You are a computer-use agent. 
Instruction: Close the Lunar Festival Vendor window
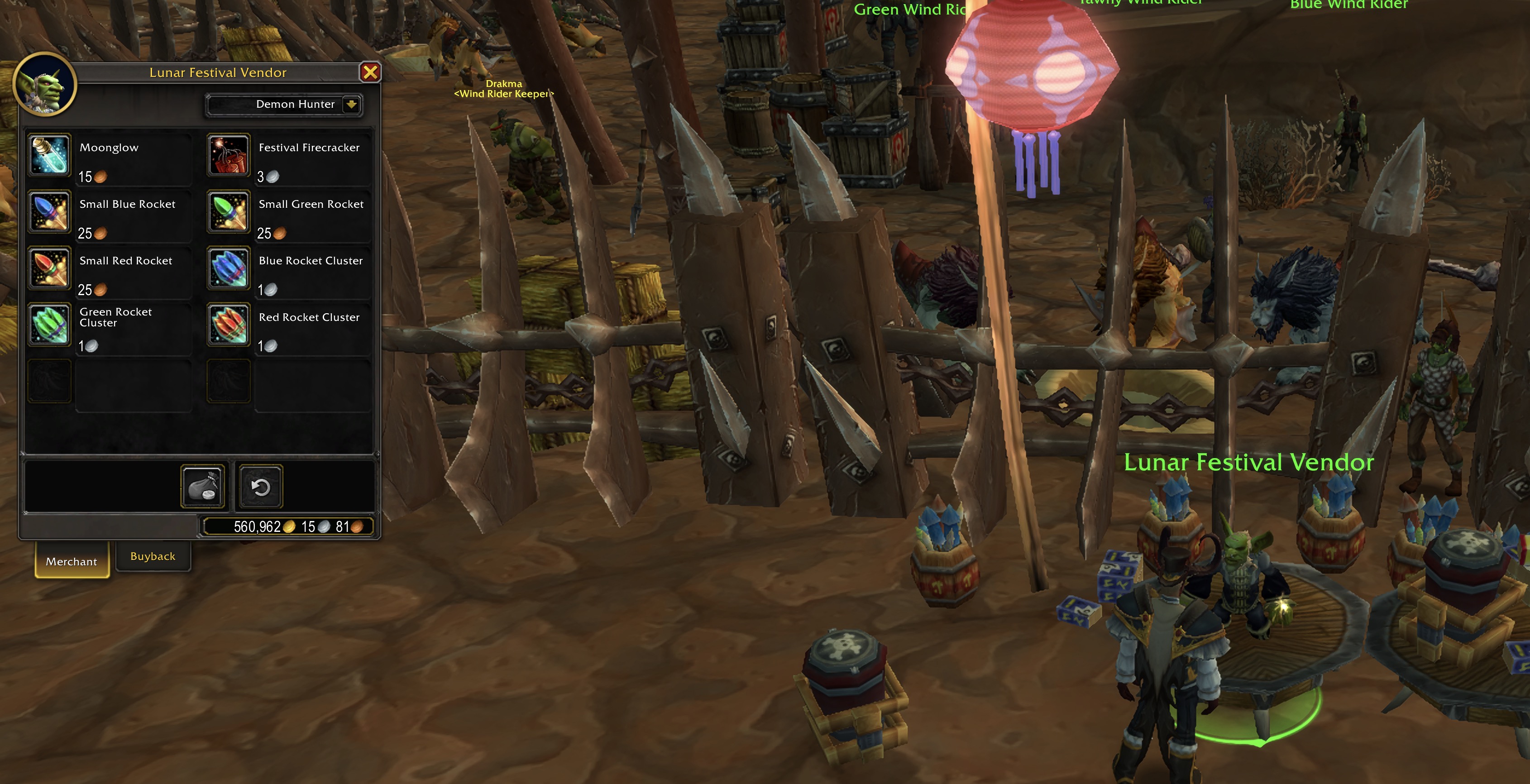369,72
